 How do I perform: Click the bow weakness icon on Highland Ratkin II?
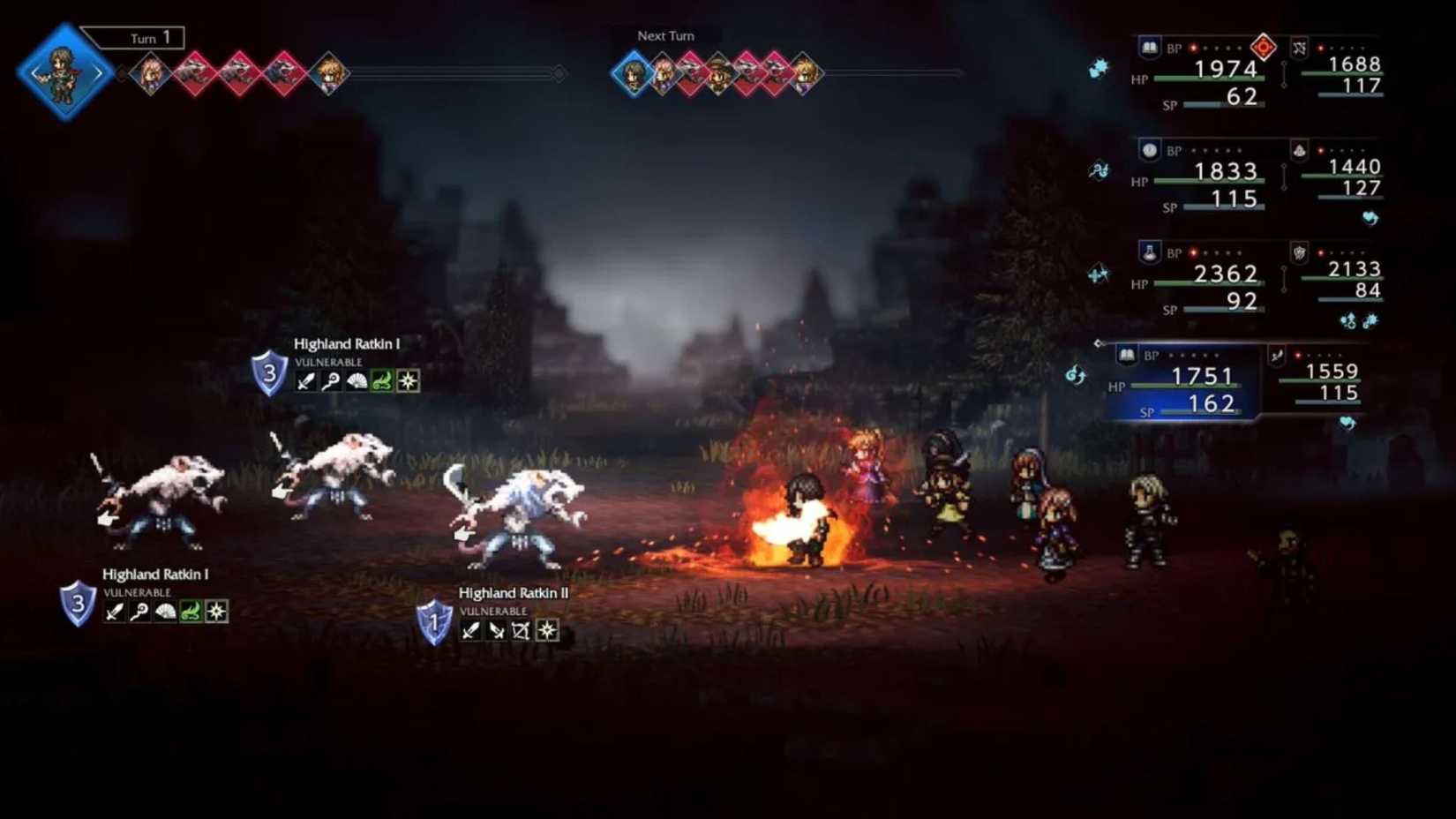[522, 632]
